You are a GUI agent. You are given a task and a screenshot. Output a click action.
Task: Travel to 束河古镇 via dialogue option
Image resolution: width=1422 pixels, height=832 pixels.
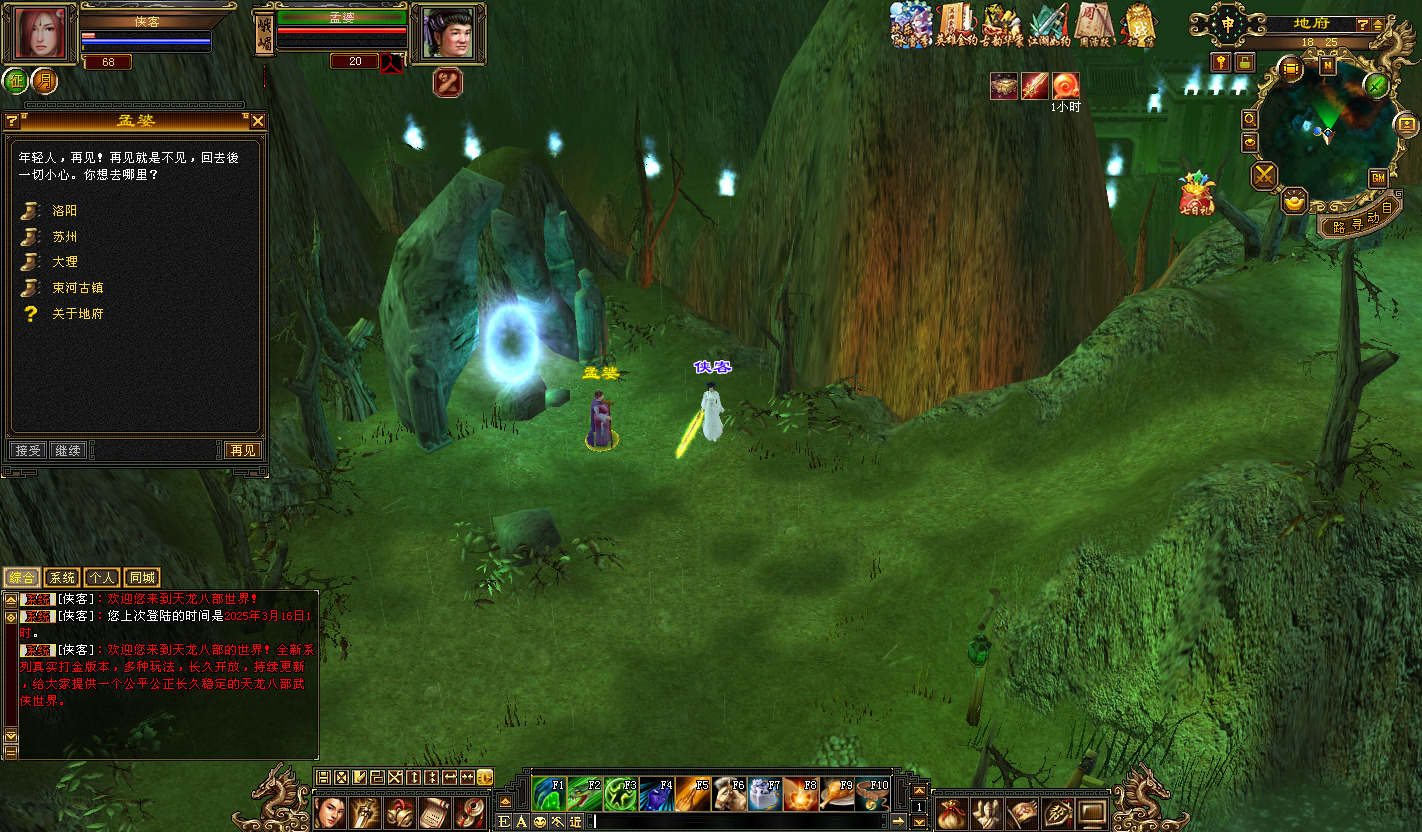[77, 288]
